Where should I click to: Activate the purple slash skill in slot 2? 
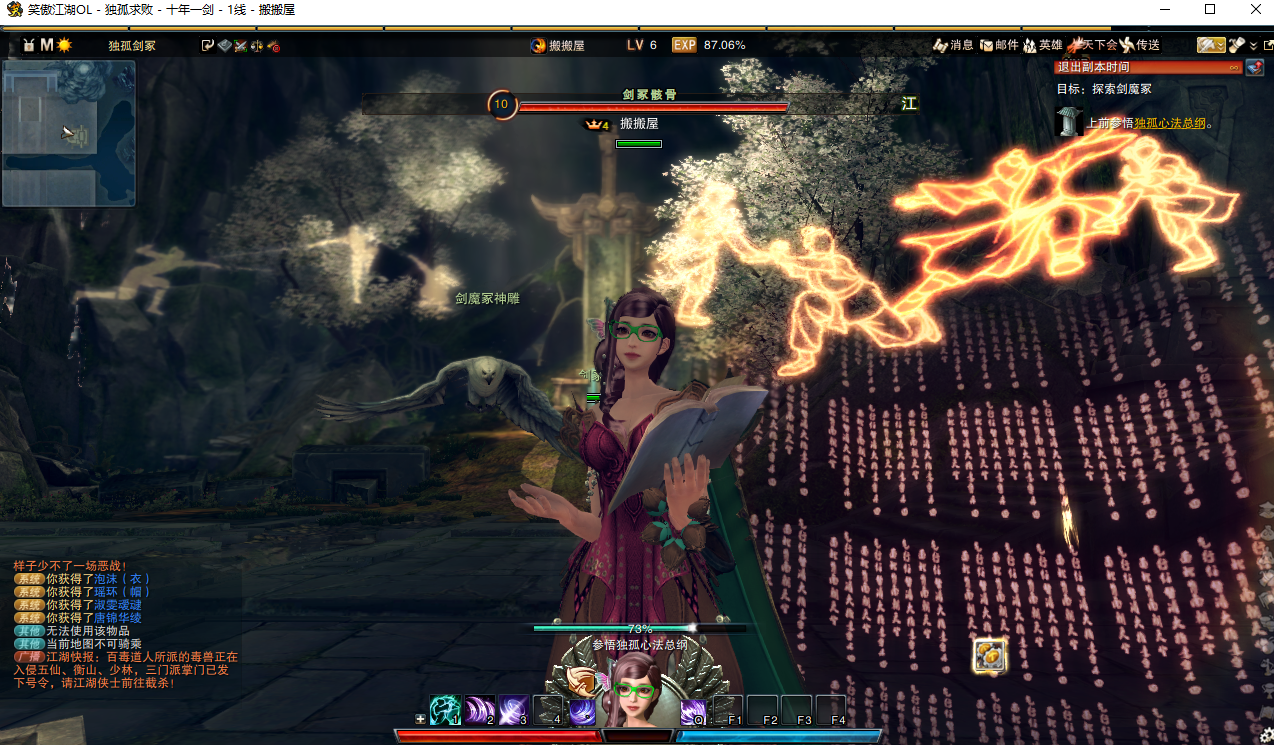pos(480,710)
